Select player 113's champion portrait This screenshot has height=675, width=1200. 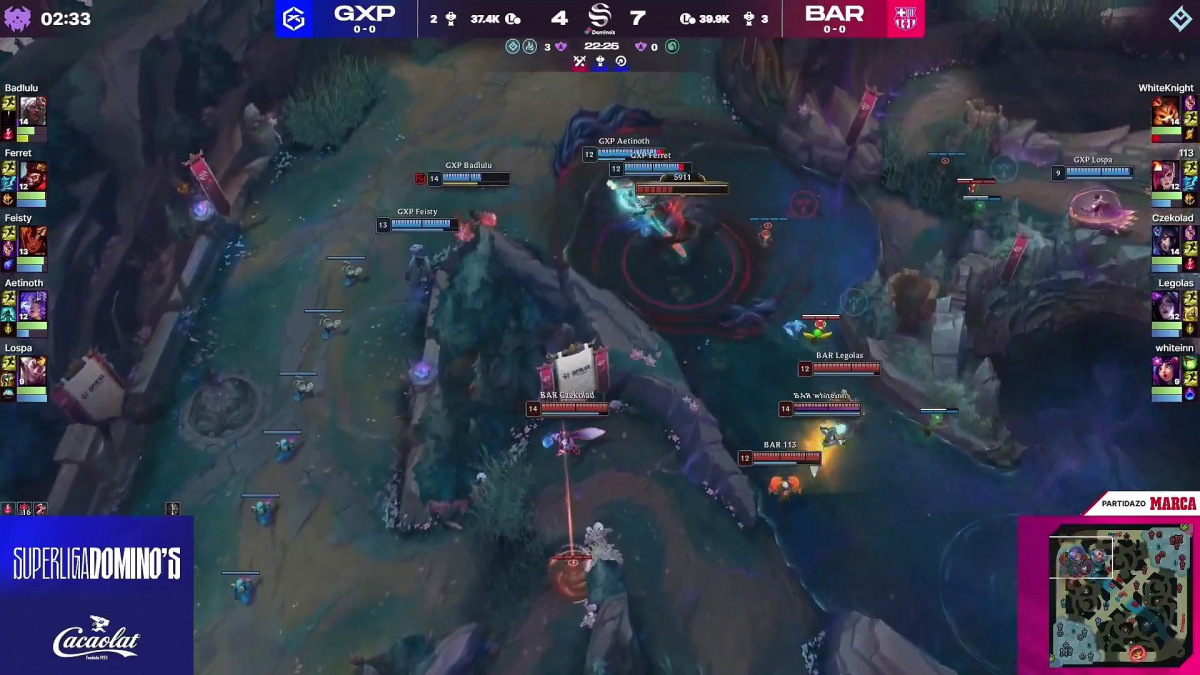coord(1166,175)
